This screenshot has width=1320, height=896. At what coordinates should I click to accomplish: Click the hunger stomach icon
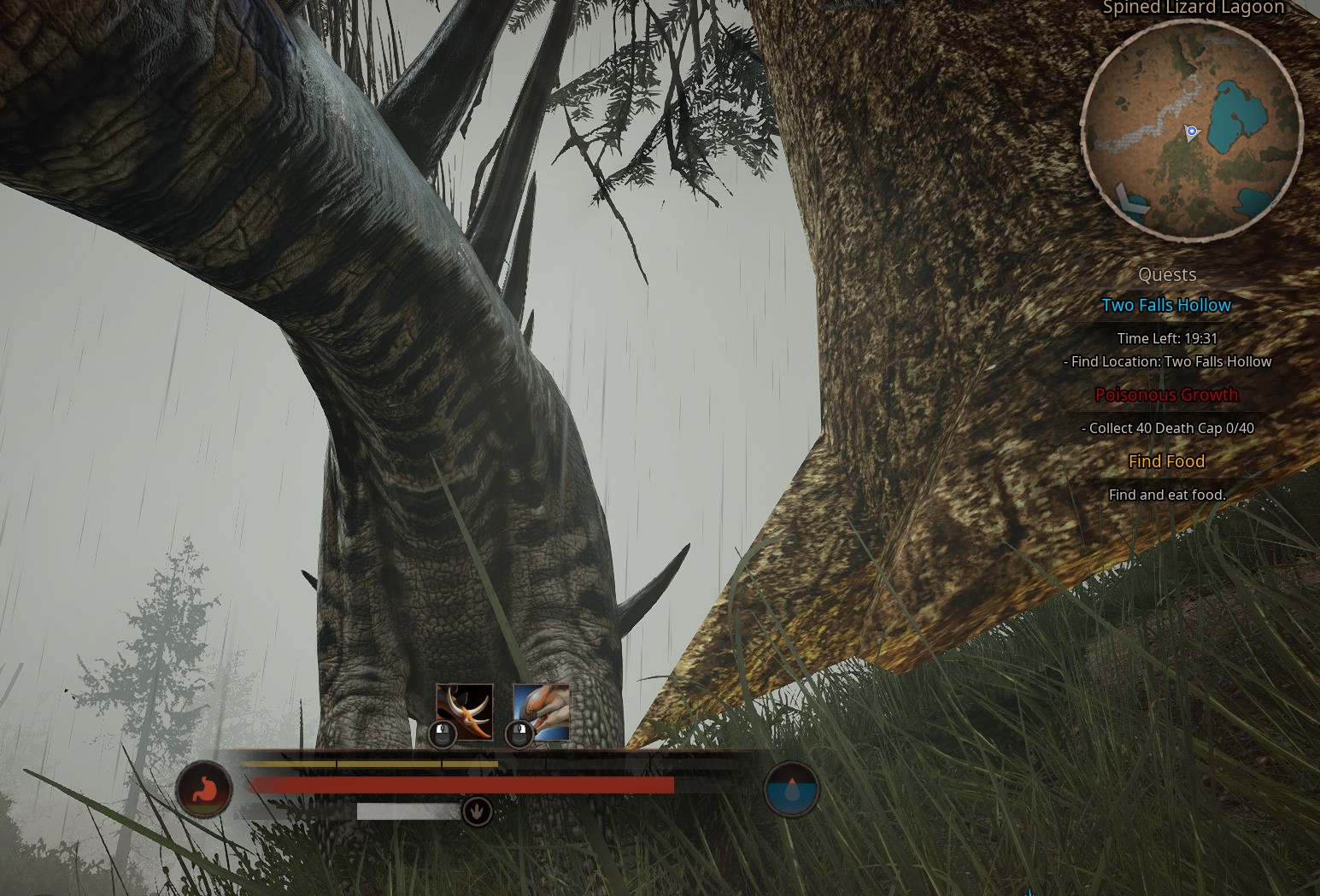(204, 789)
